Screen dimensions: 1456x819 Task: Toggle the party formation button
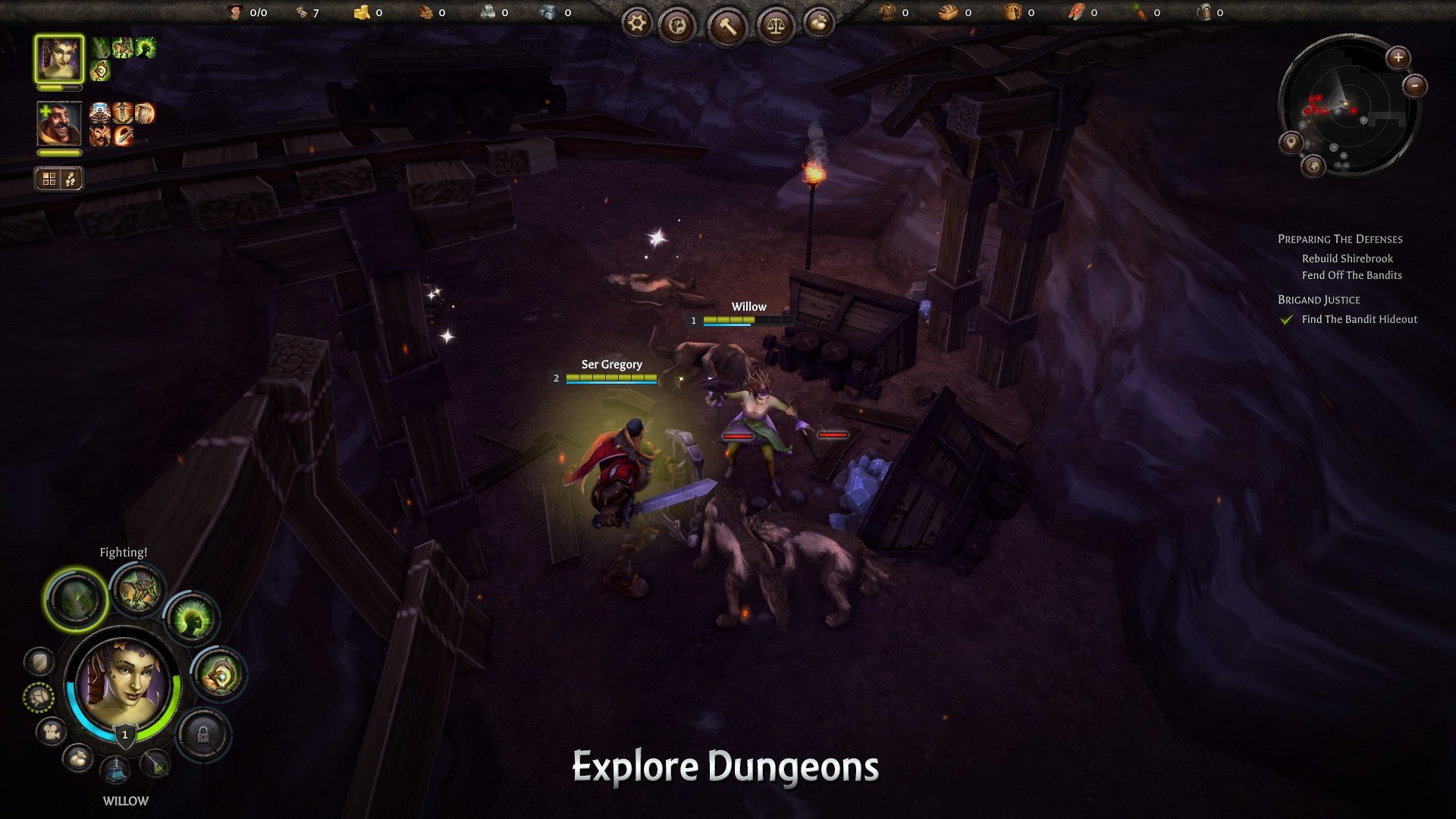coord(58,179)
